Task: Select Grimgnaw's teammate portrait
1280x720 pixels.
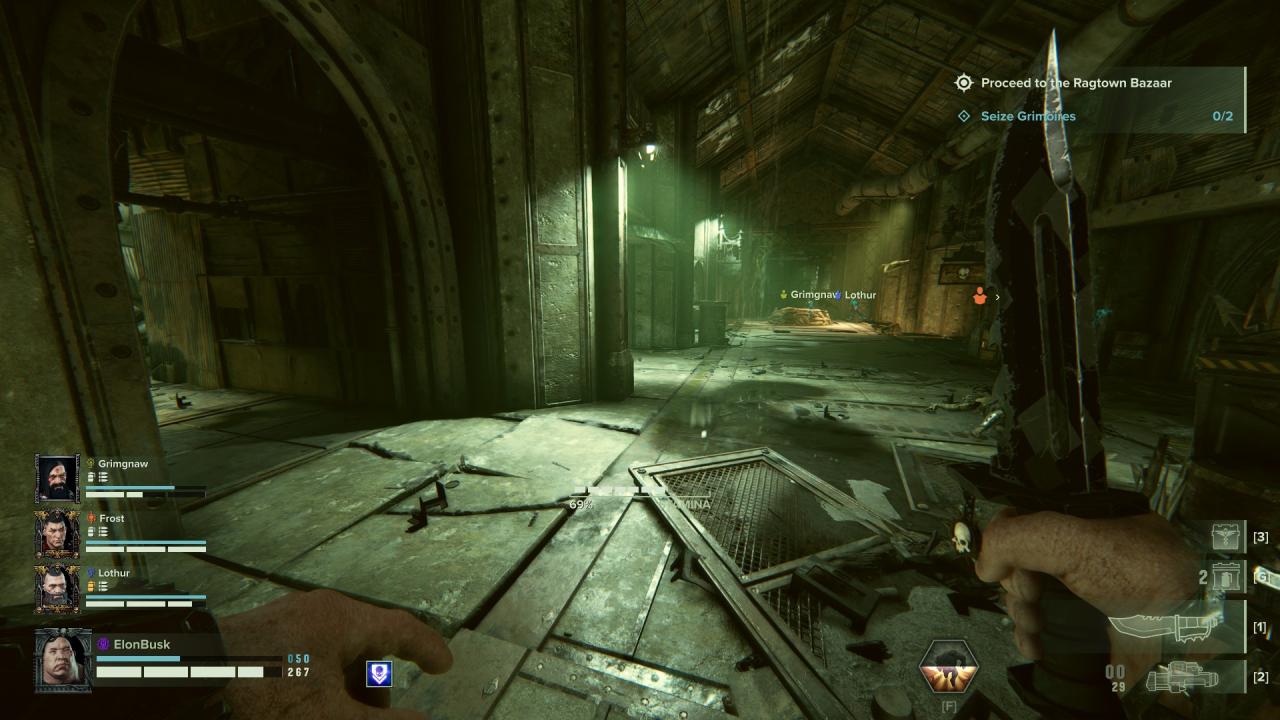Action: 57,479
